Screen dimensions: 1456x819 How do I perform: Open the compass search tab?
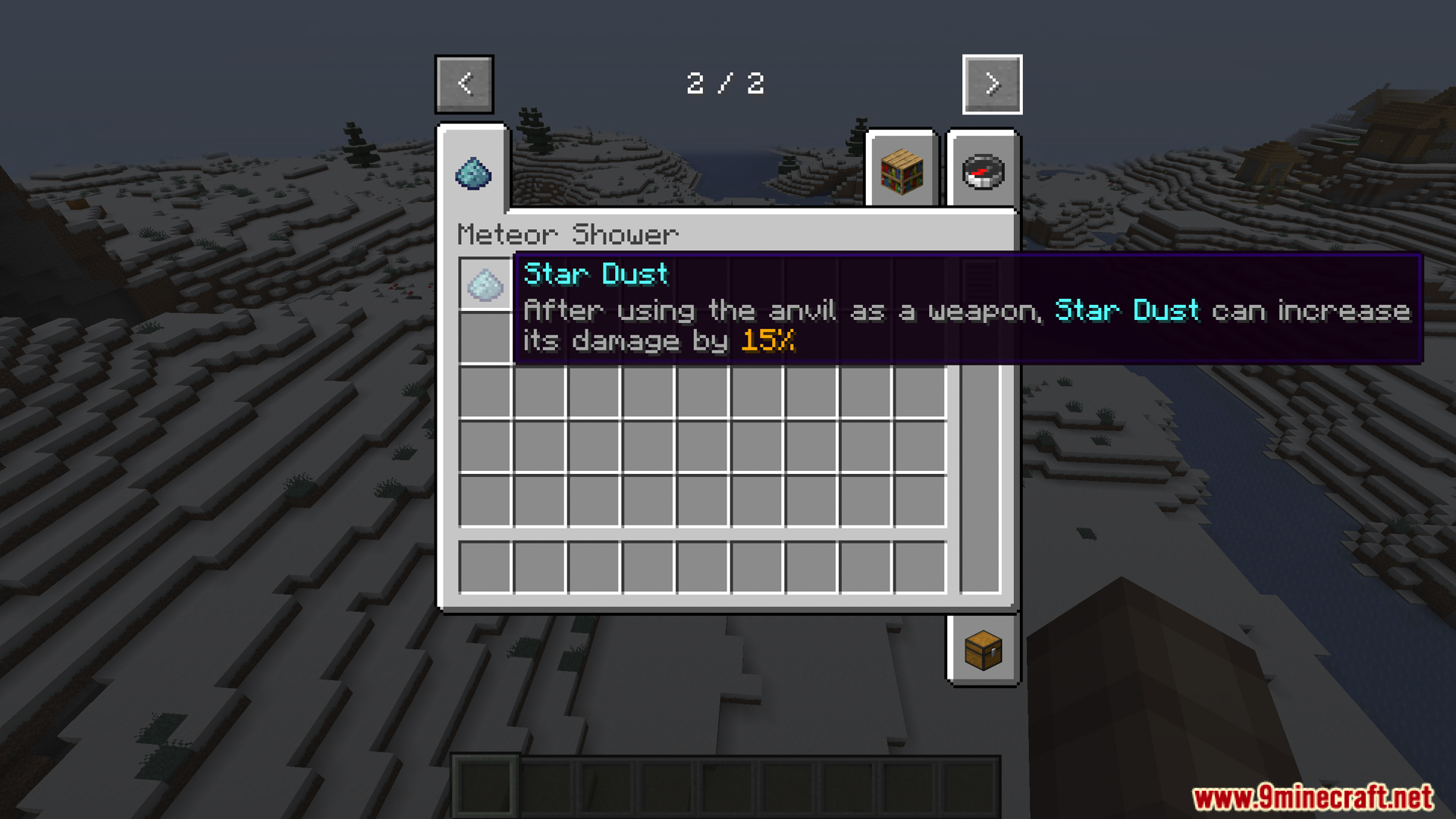pos(983,171)
